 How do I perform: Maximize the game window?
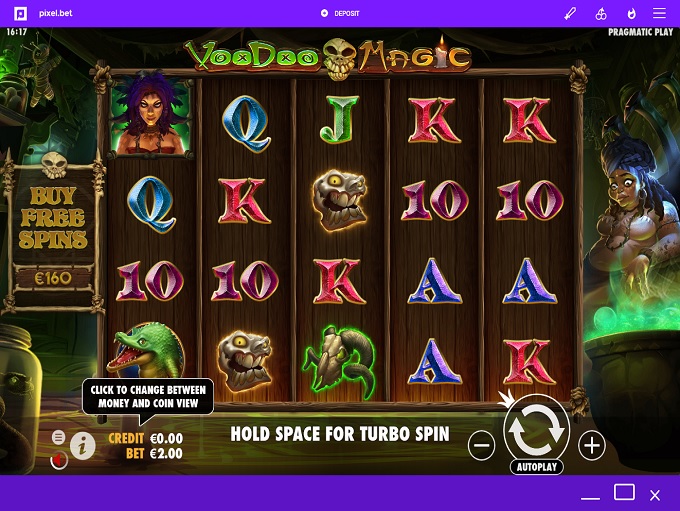[624, 492]
